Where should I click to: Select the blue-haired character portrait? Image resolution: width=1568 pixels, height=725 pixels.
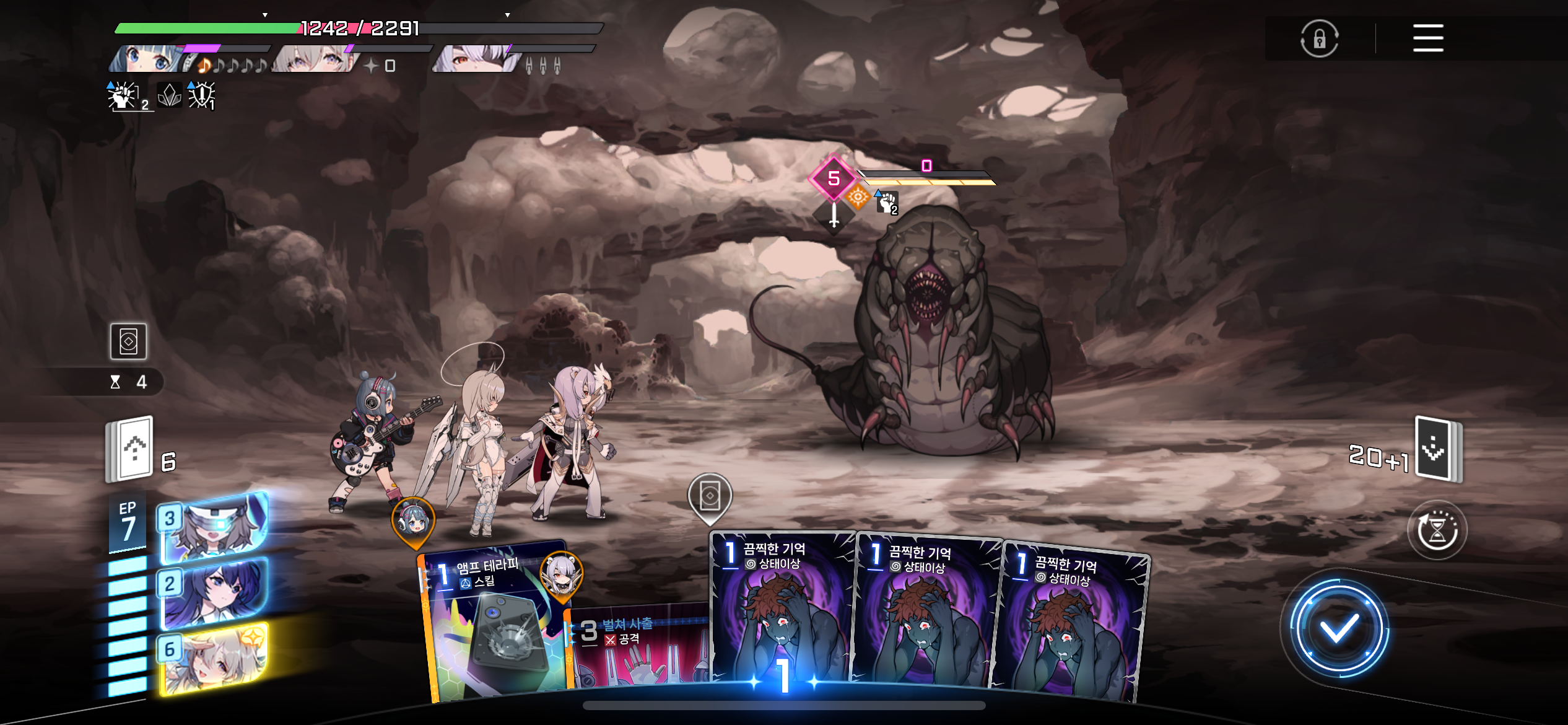[146, 59]
